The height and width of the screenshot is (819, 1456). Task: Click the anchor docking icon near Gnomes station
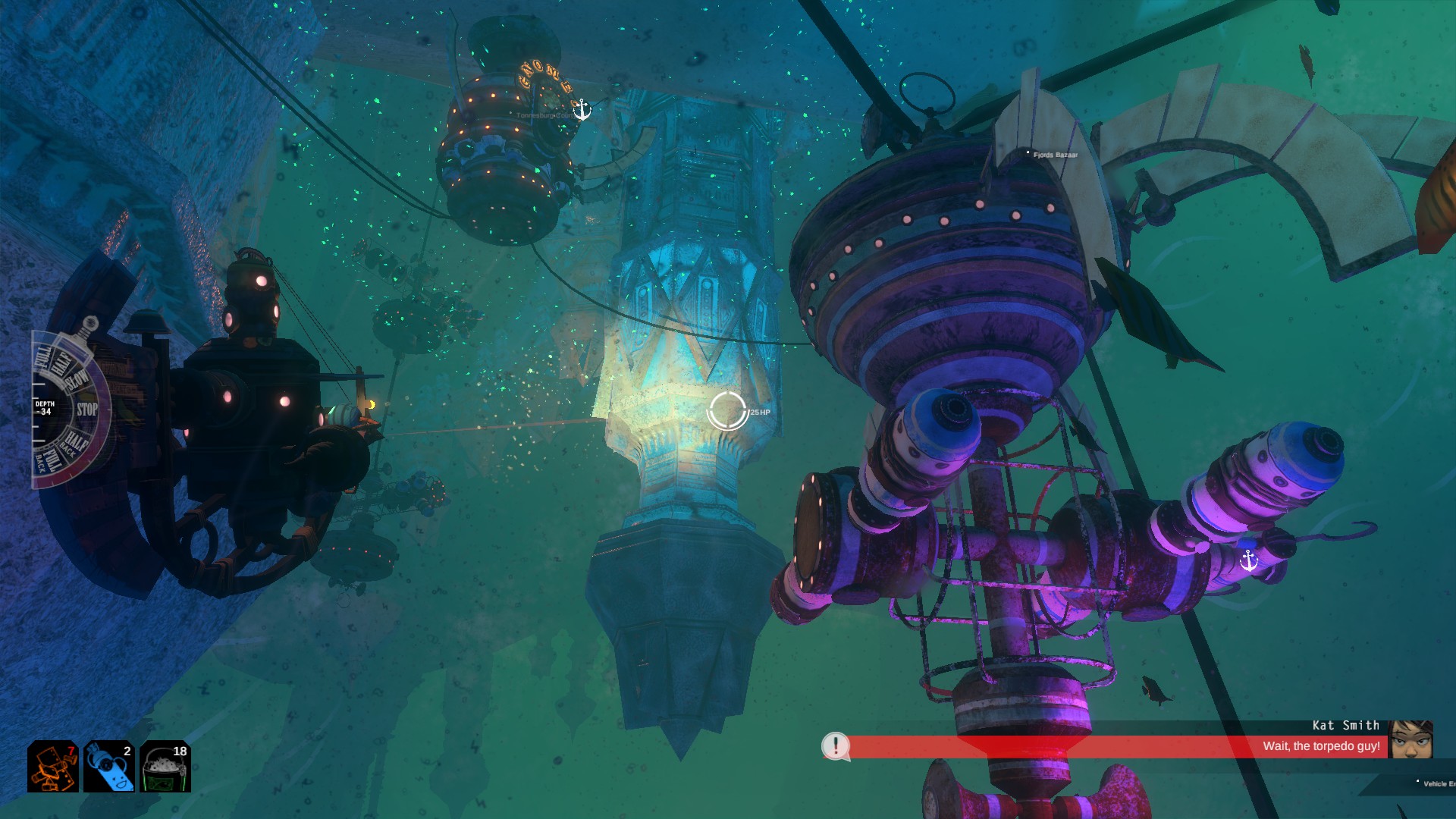[x=582, y=108]
